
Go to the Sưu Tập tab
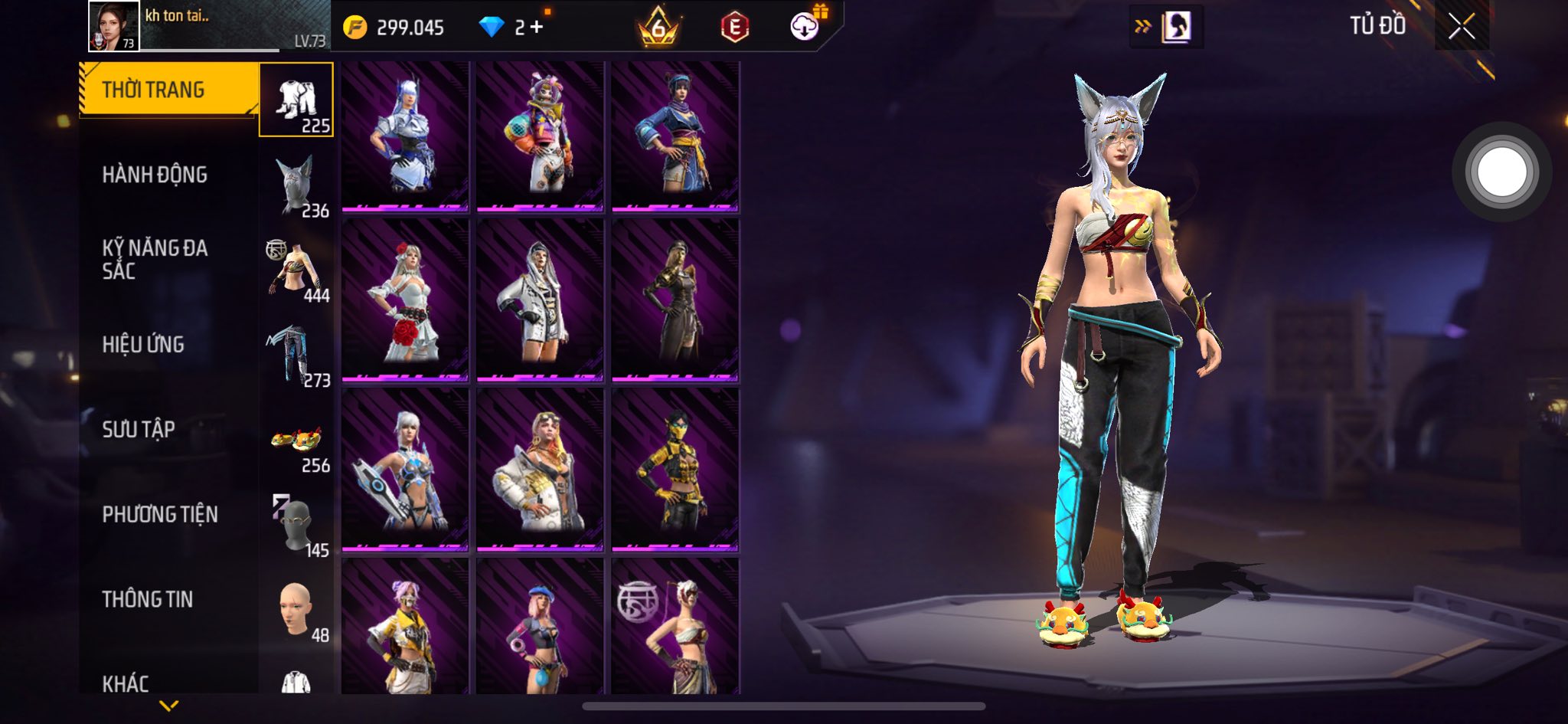(x=139, y=429)
